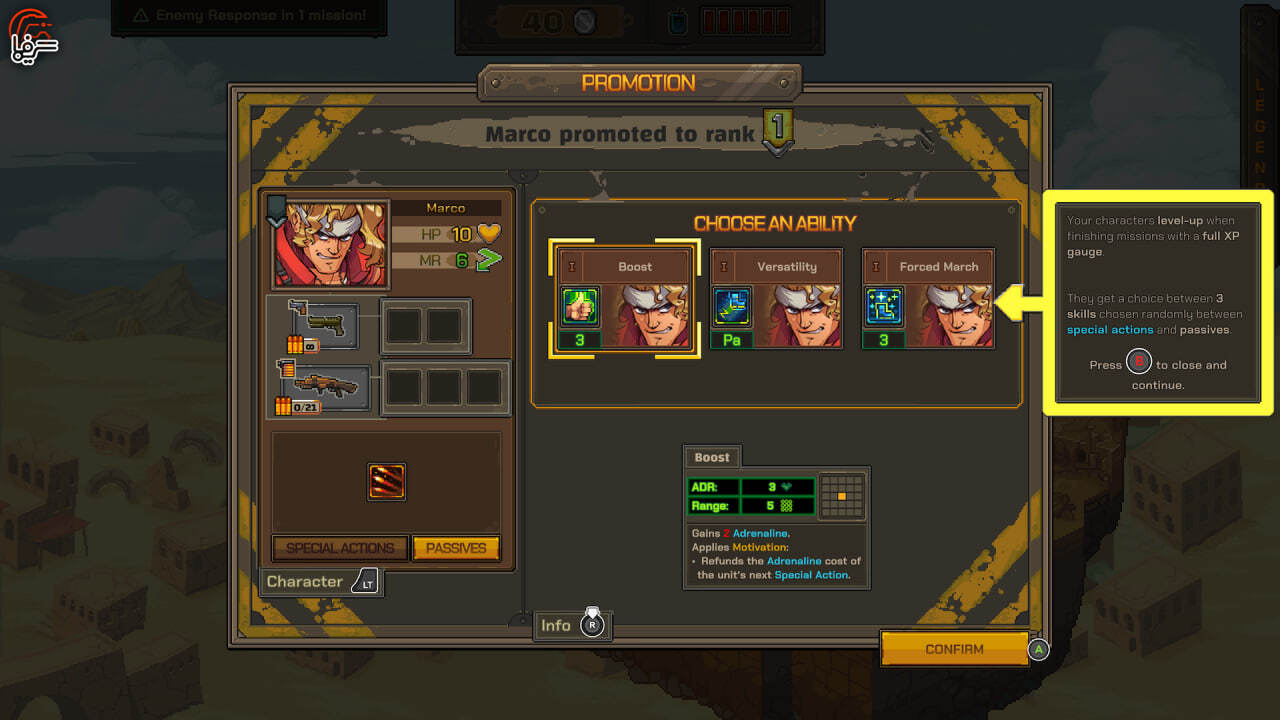Select the Versatility ability card

[x=775, y=300]
